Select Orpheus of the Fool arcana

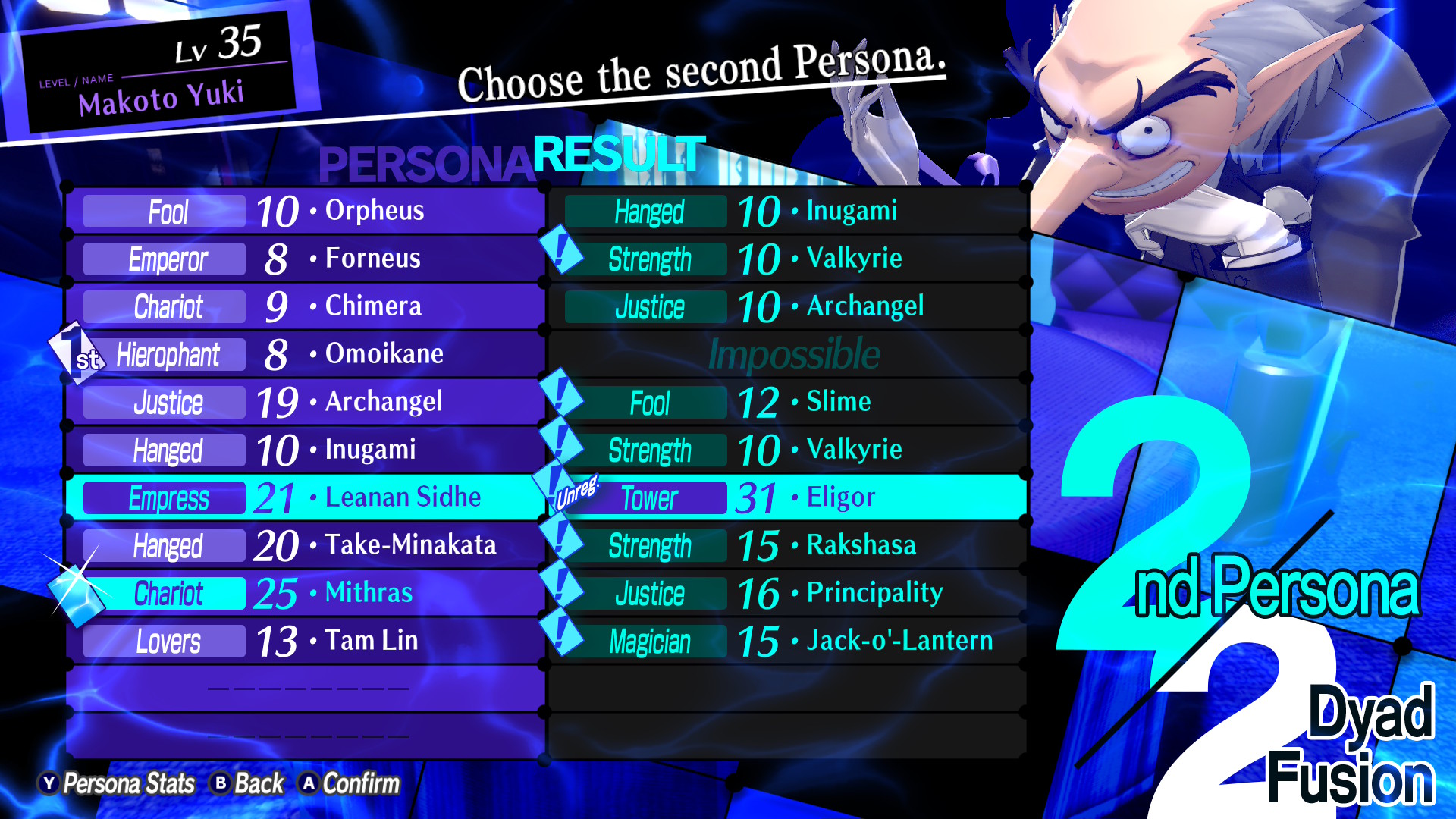coord(305,211)
